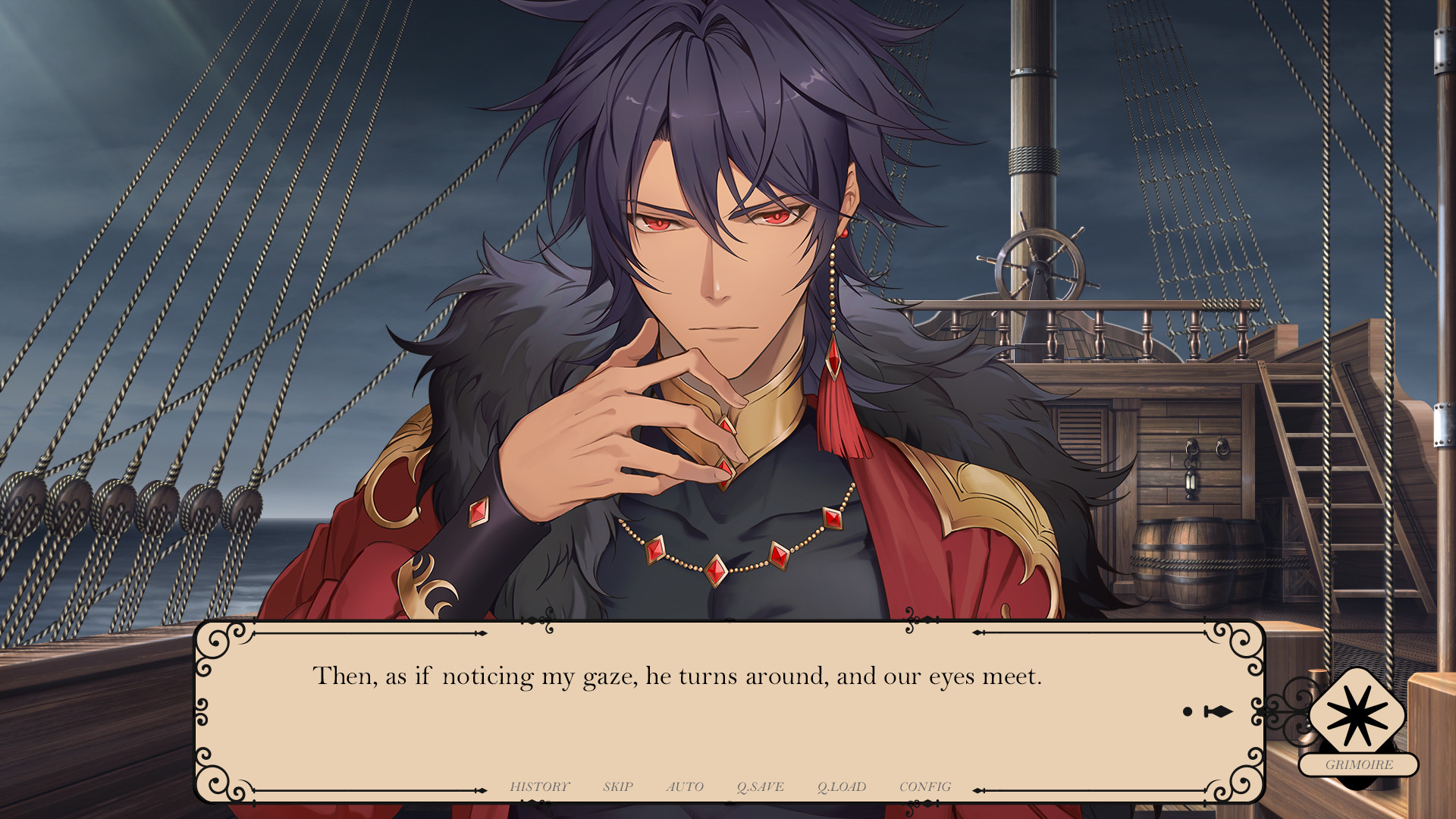The image size is (1456, 819).
Task: Expand the CONFIG settings screen
Action: click(x=927, y=786)
